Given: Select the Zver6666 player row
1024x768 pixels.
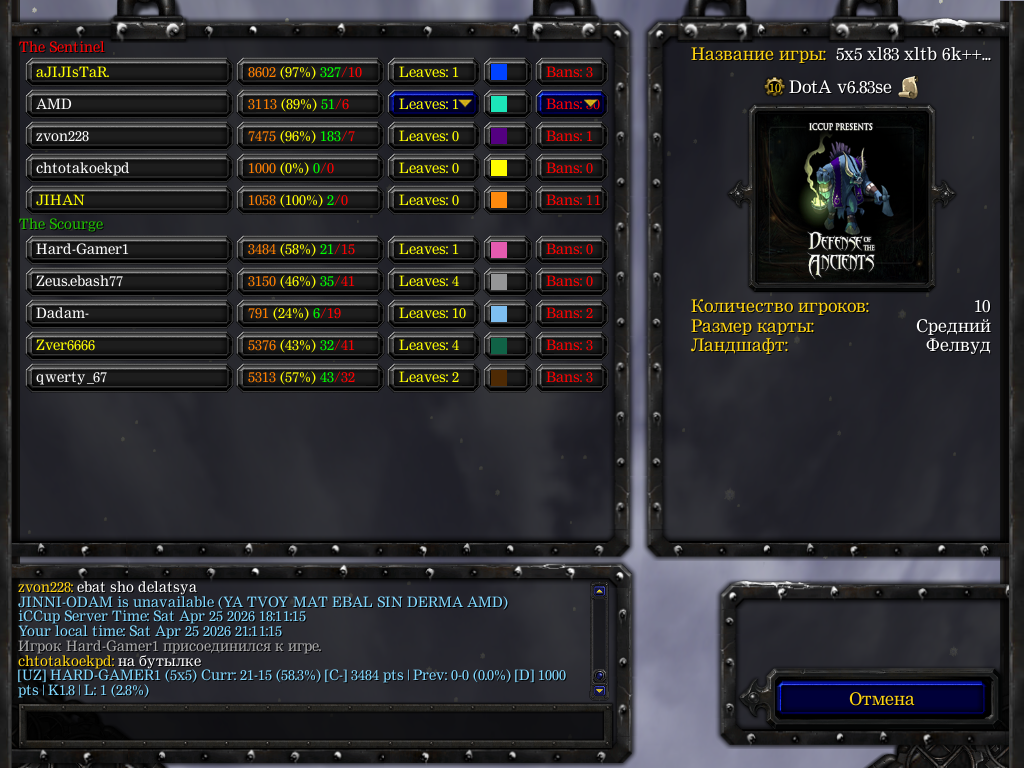Looking at the screenshot, I should point(129,345).
